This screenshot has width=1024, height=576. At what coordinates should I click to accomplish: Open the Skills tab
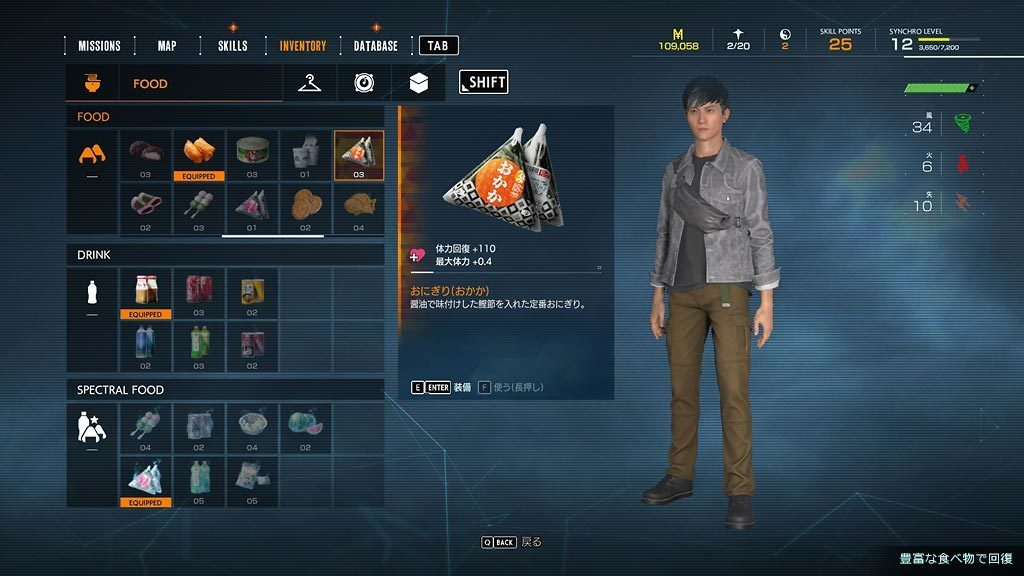tap(233, 46)
